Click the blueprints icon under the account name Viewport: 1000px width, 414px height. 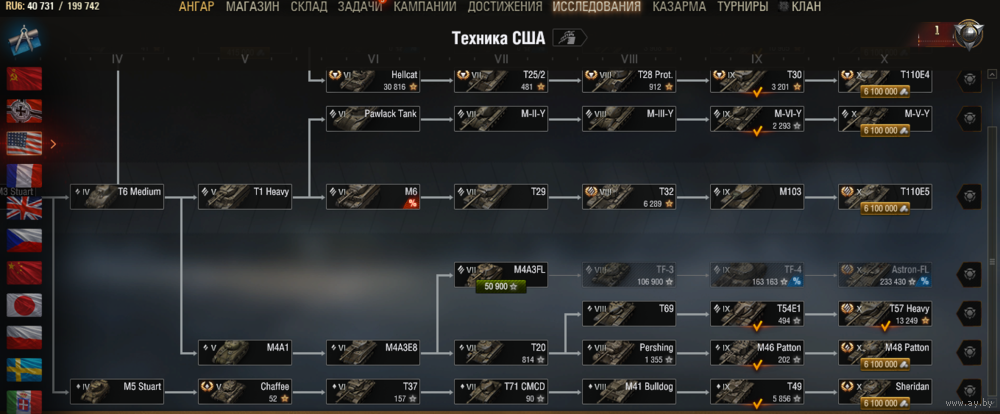coord(24,37)
